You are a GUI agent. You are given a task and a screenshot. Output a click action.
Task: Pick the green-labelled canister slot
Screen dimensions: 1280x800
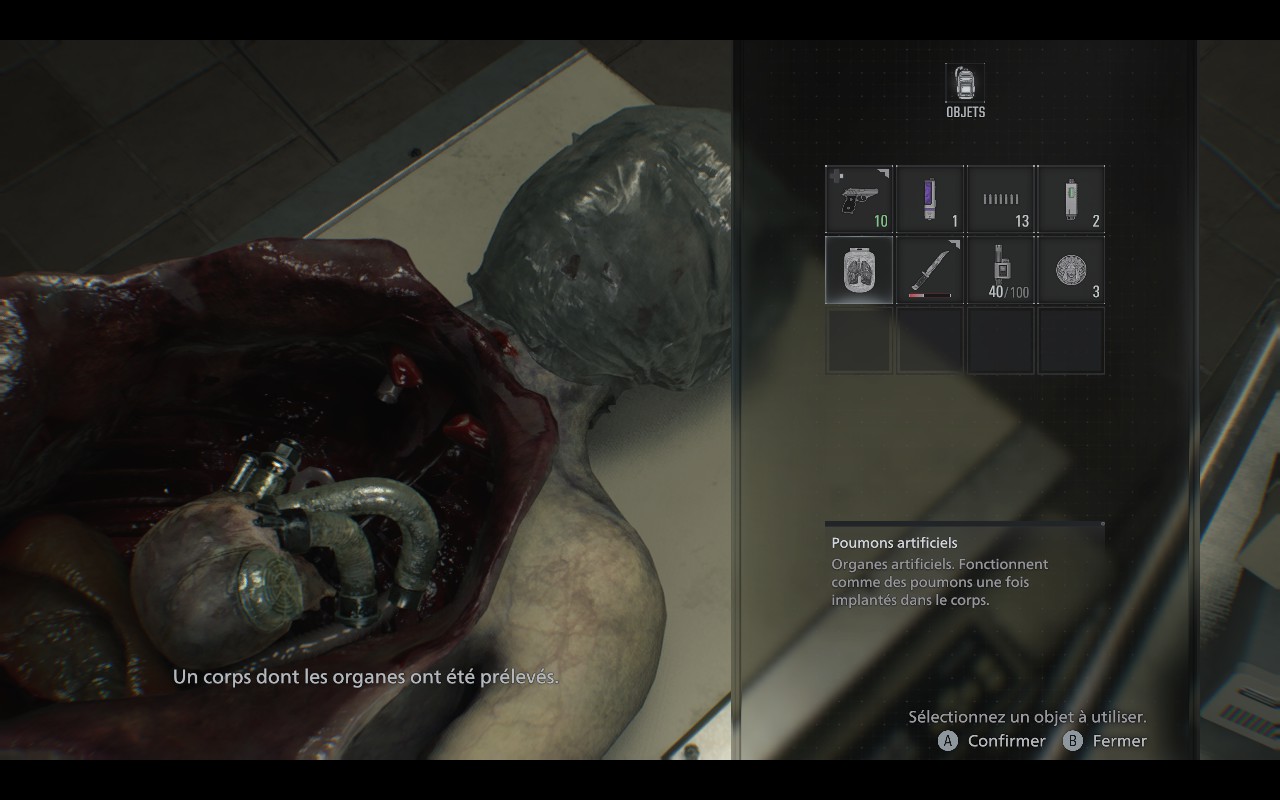(1071, 199)
